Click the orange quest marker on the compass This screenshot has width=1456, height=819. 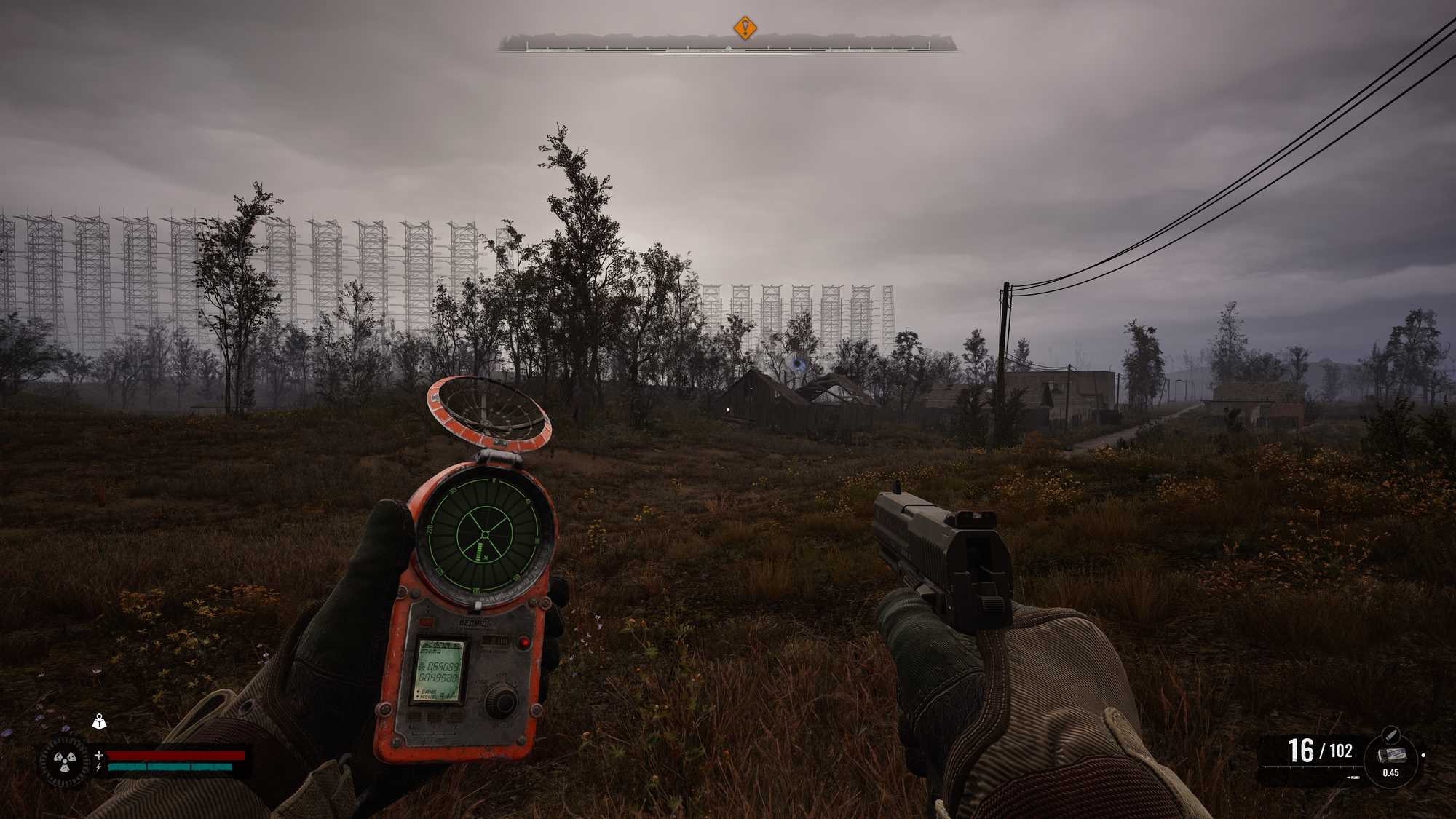coord(745,28)
